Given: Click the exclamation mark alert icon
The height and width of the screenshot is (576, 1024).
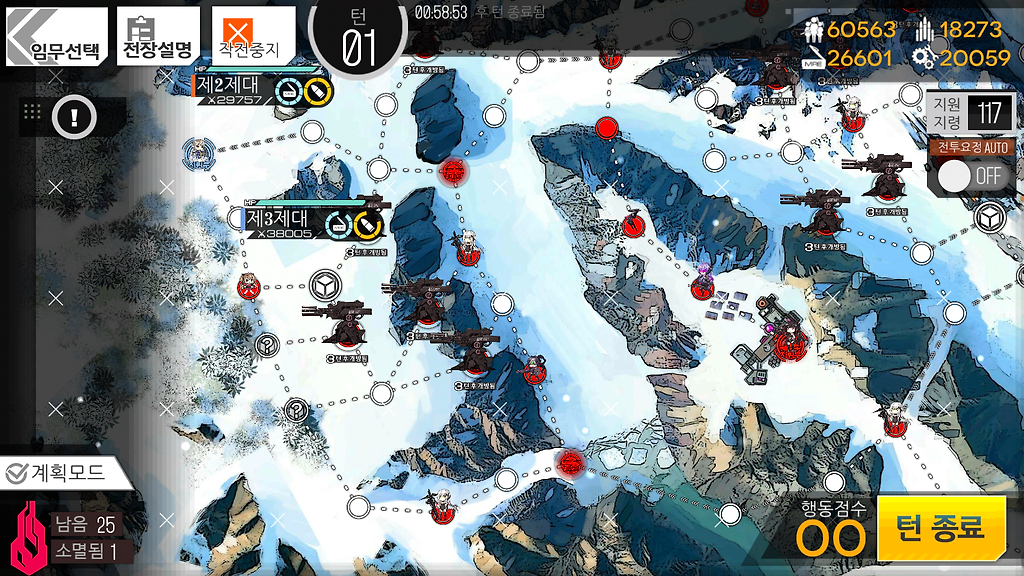Looking at the screenshot, I should click(x=75, y=117).
